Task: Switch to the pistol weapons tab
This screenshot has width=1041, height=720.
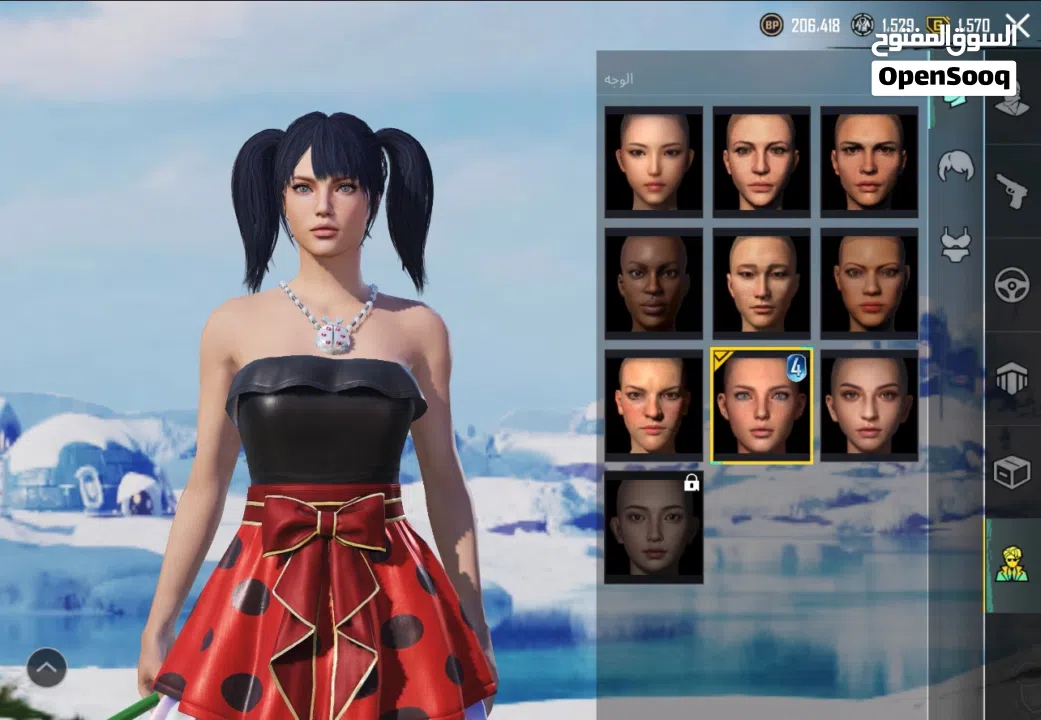Action: pyautogui.click(x=1012, y=190)
